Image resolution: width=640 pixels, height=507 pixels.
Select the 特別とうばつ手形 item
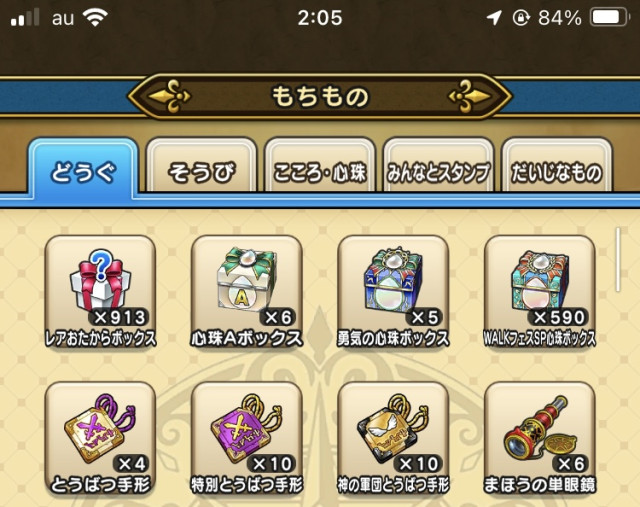[x=246, y=435]
